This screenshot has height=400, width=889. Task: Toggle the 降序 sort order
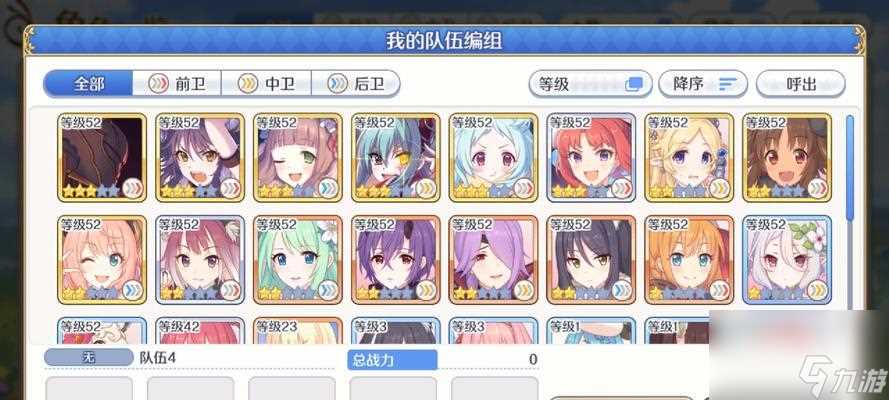pyautogui.click(x=704, y=84)
